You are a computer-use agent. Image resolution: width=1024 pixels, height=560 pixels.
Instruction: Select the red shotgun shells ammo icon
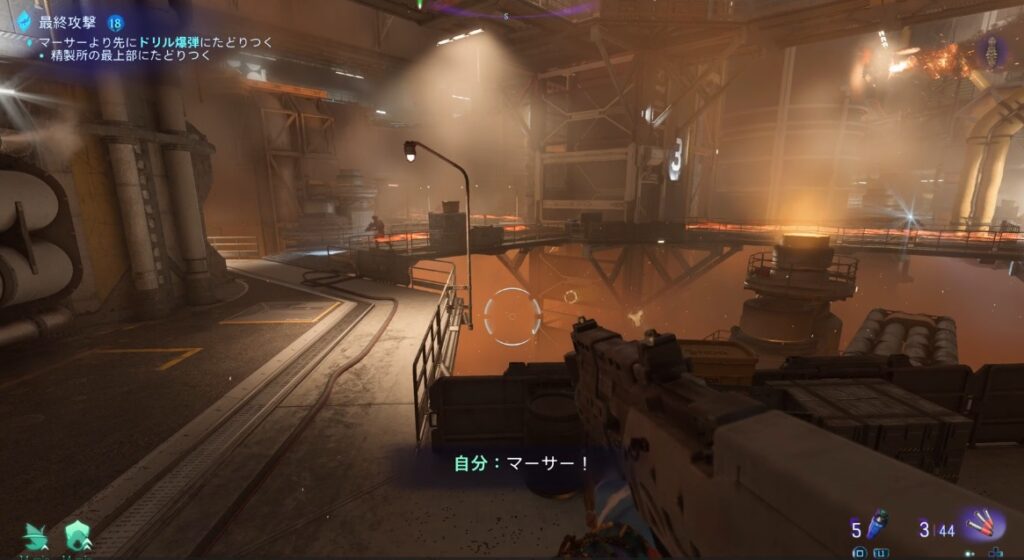click(982, 525)
